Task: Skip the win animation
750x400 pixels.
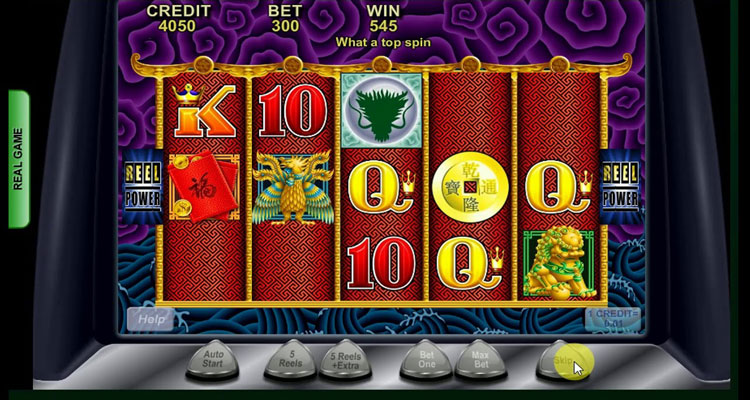Action: (x=563, y=359)
